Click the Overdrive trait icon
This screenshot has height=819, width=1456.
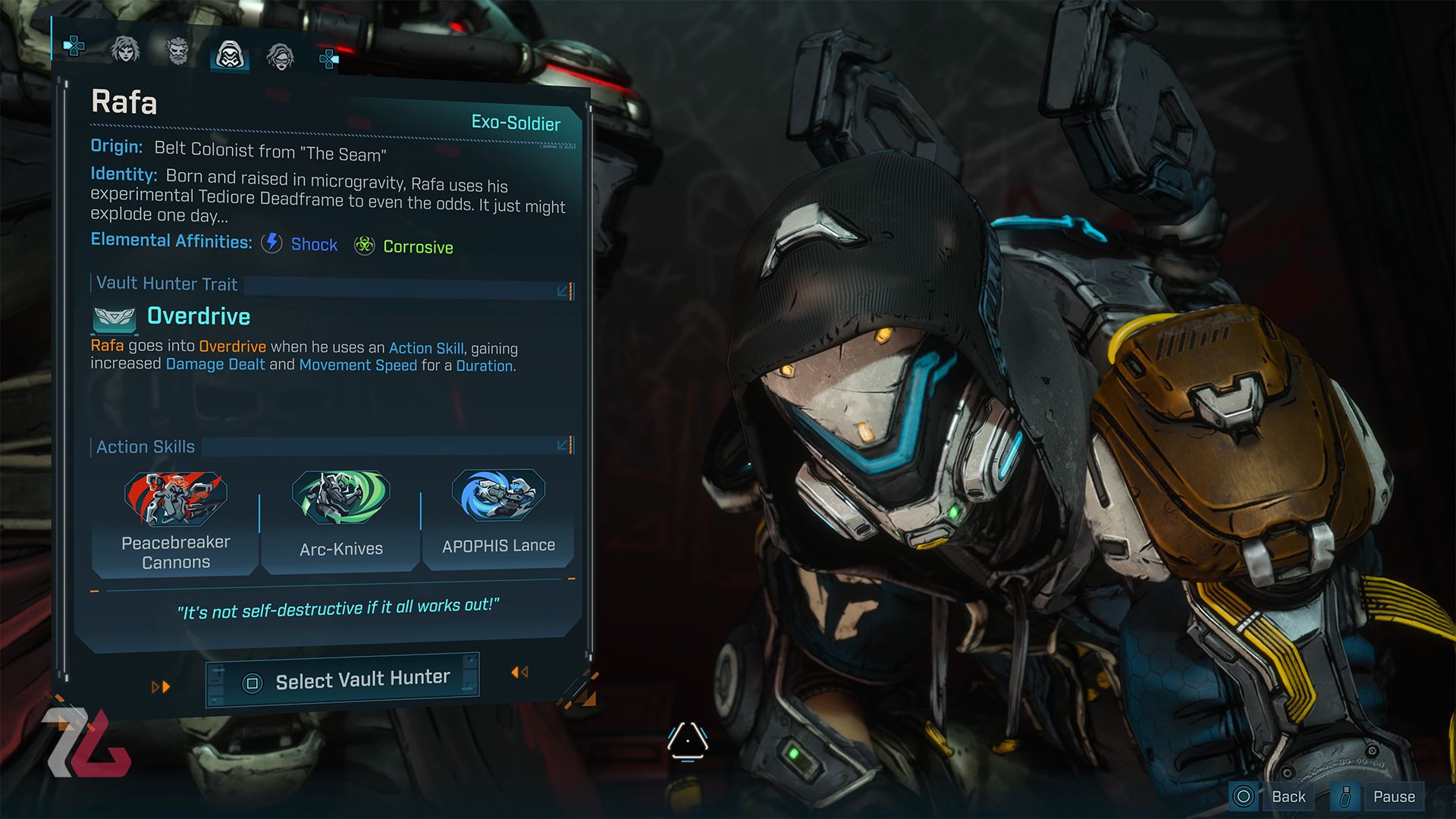point(114,319)
